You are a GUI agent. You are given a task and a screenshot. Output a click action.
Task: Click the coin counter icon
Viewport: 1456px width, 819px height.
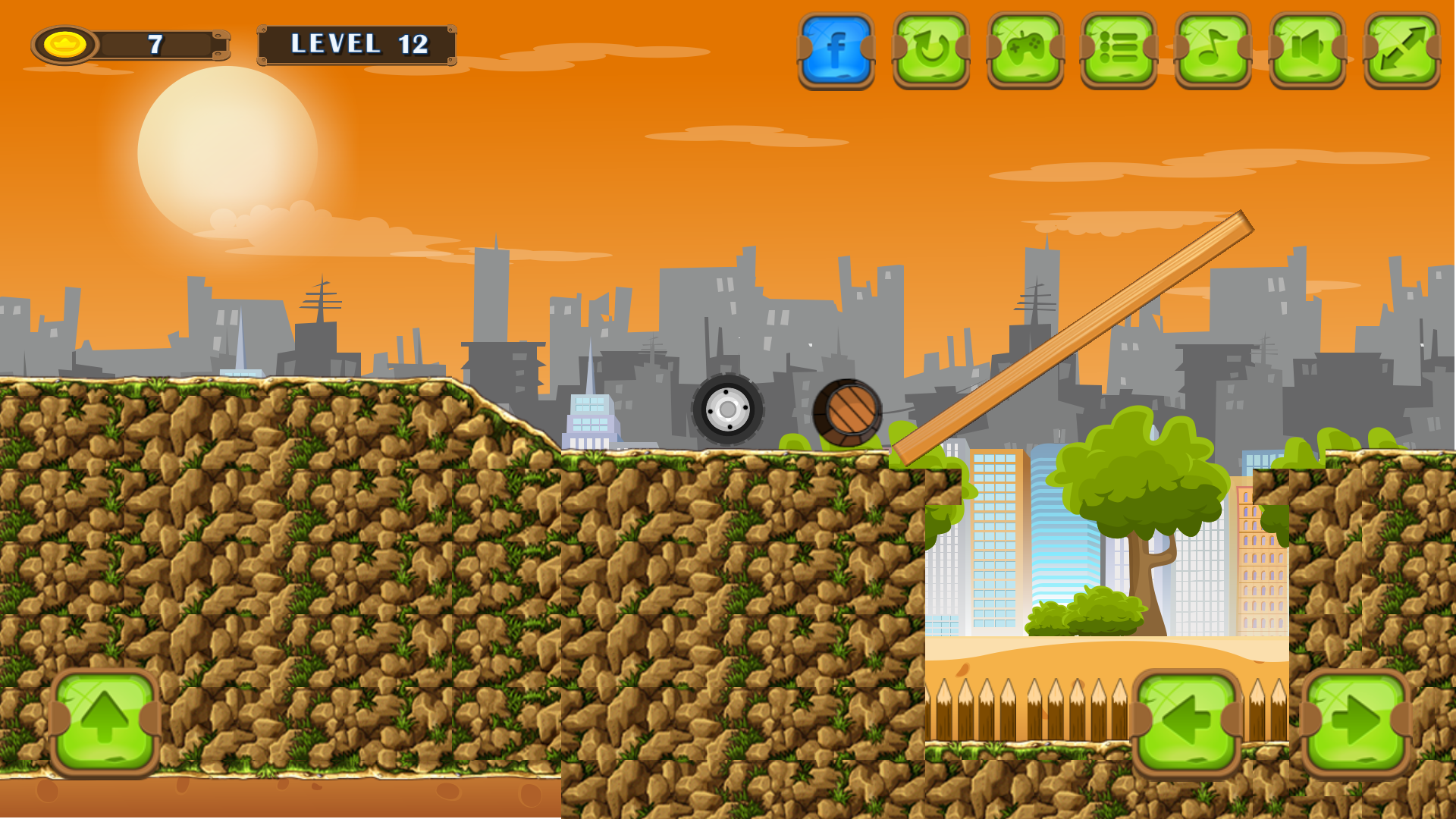pyautogui.click(x=65, y=44)
